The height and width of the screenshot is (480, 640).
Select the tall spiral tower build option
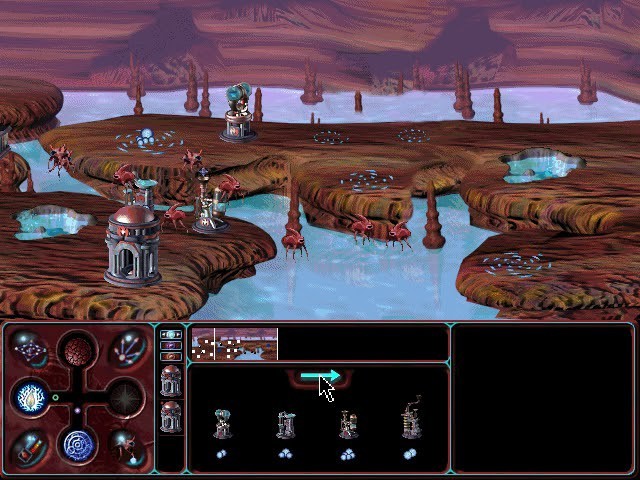tap(409, 422)
